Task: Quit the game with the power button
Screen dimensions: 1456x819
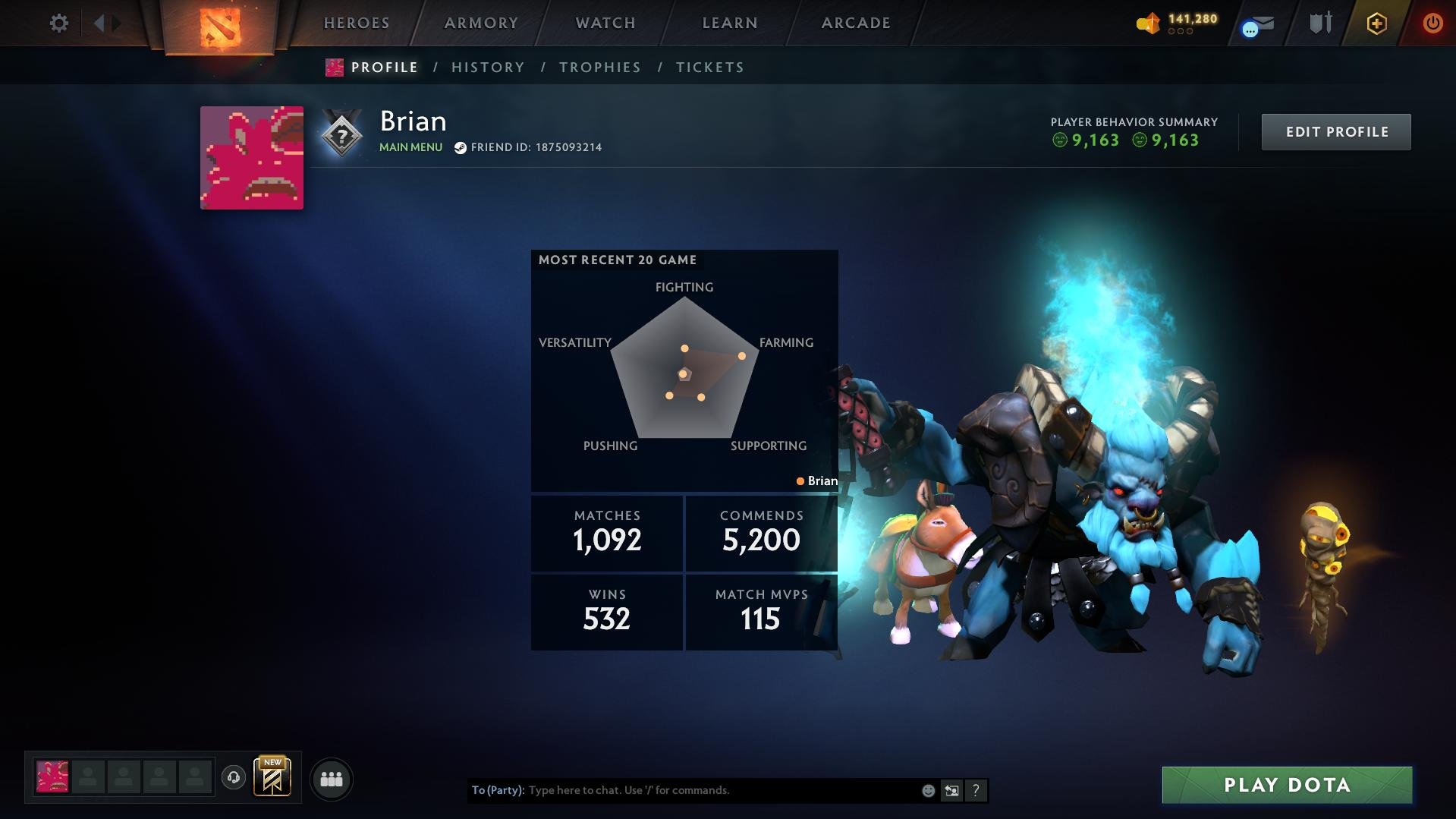Action: (1432, 23)
